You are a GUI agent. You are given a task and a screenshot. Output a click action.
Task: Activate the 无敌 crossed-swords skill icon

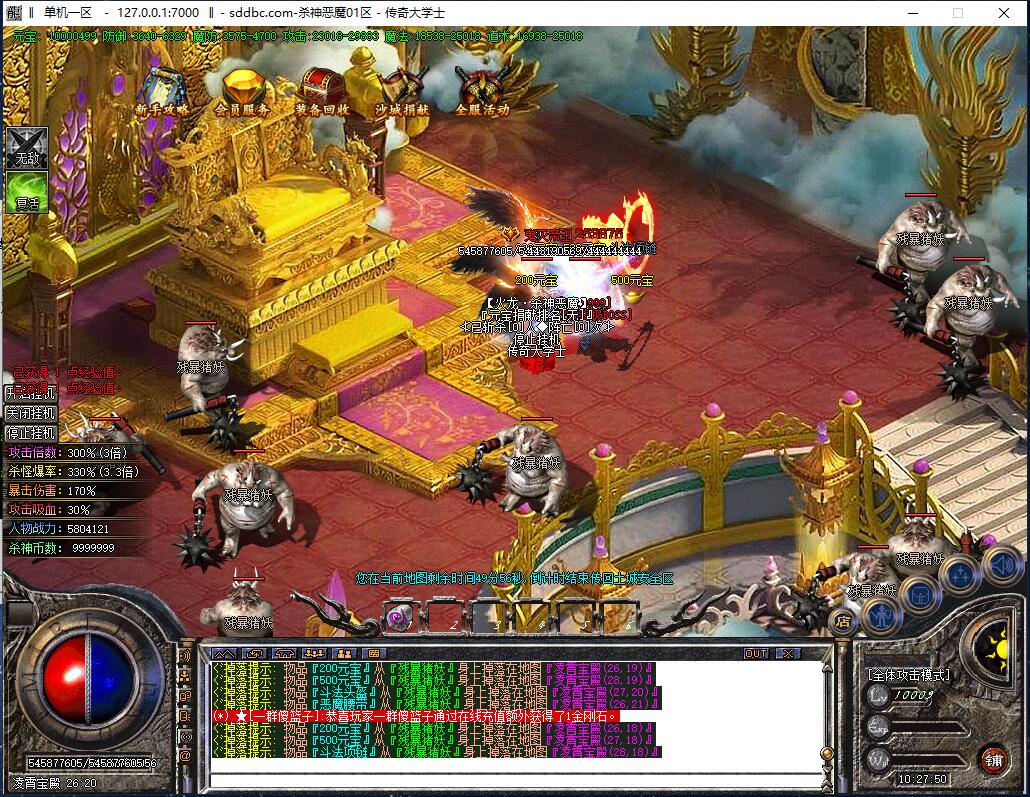(x=26, y=148)
